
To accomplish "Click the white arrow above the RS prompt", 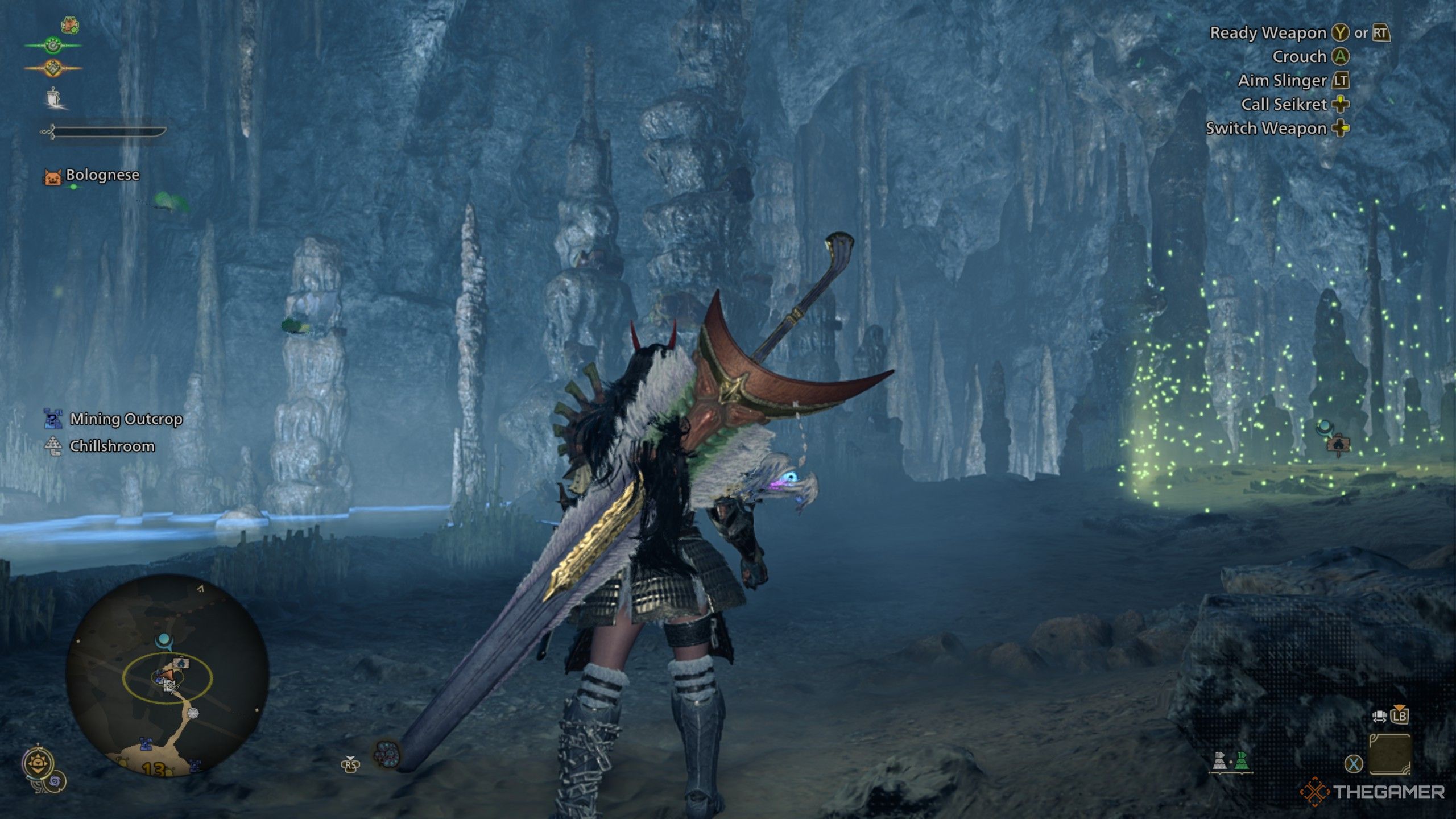I will click(x=350, y=757).
